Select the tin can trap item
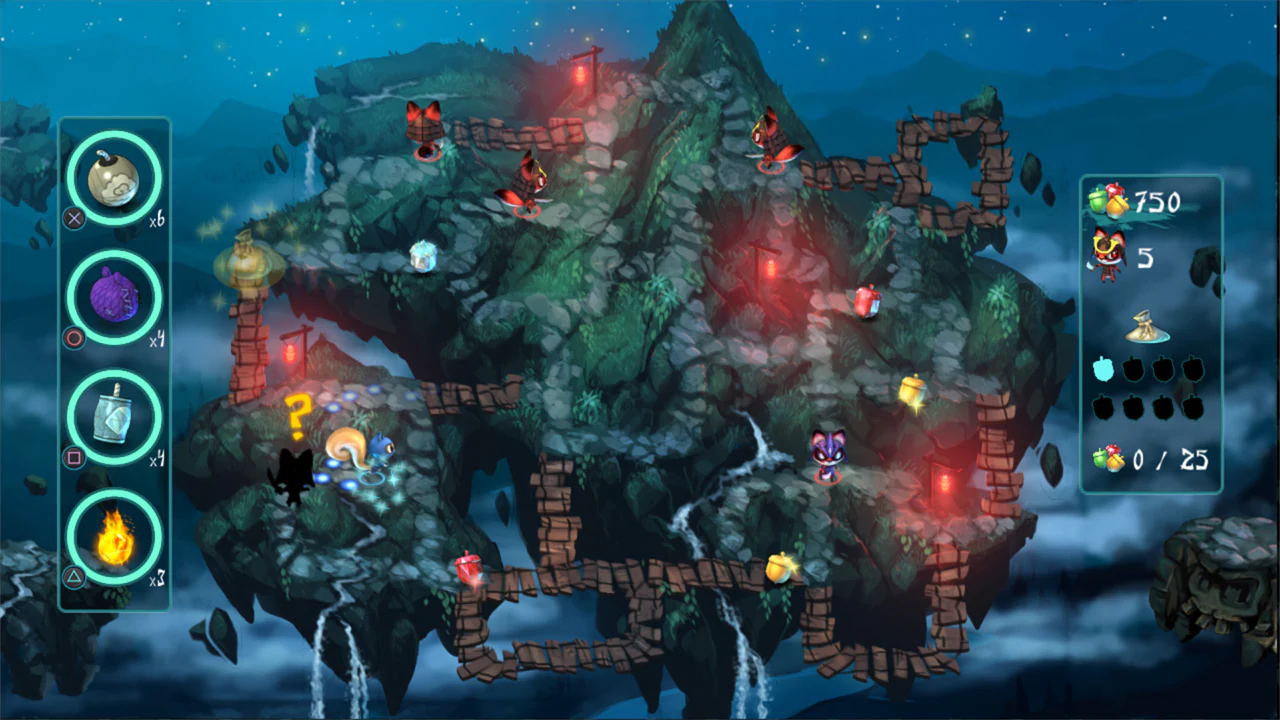 click(113, 418)
